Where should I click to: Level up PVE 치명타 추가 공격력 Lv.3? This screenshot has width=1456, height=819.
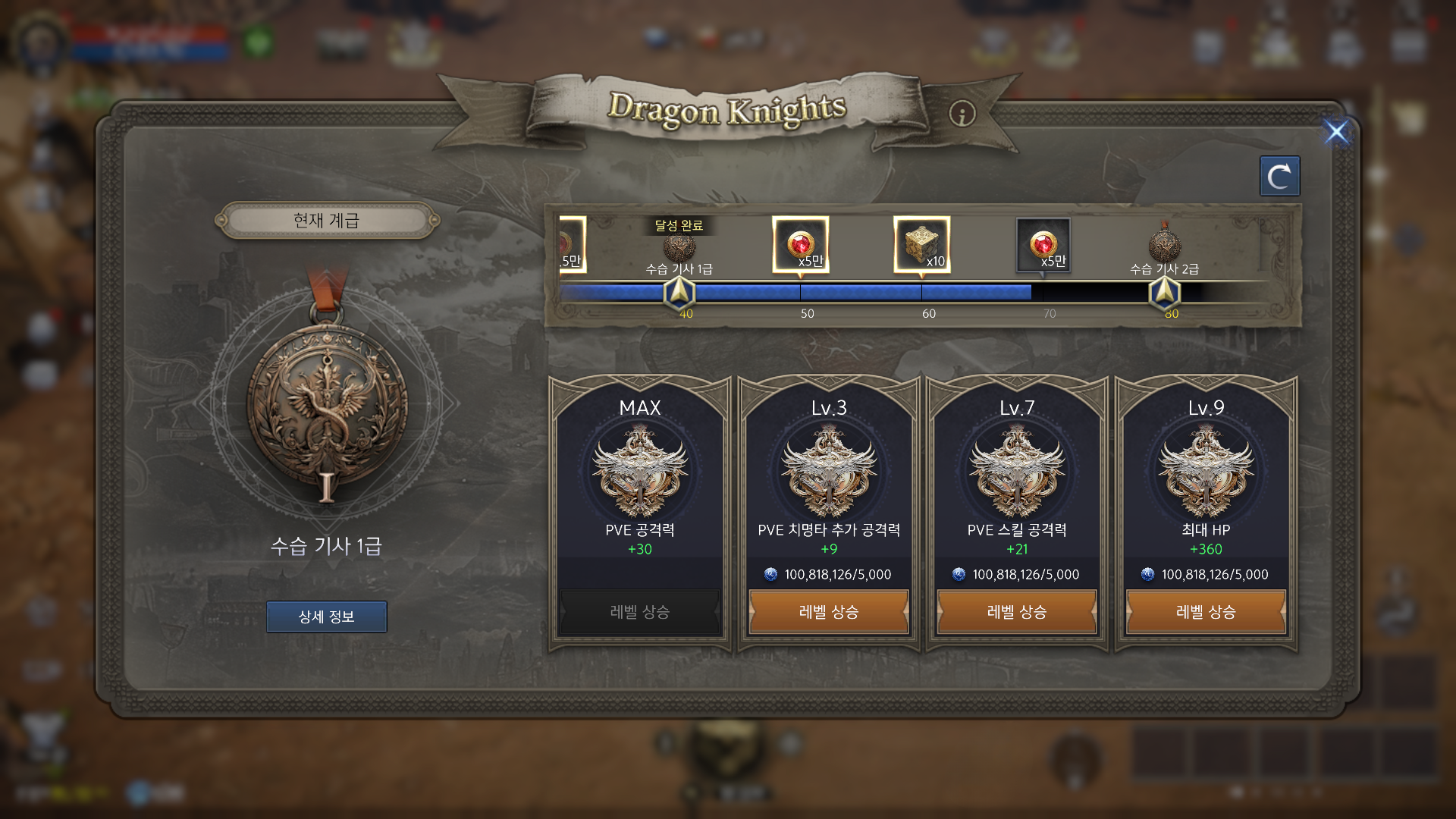(x=829, y=612)
